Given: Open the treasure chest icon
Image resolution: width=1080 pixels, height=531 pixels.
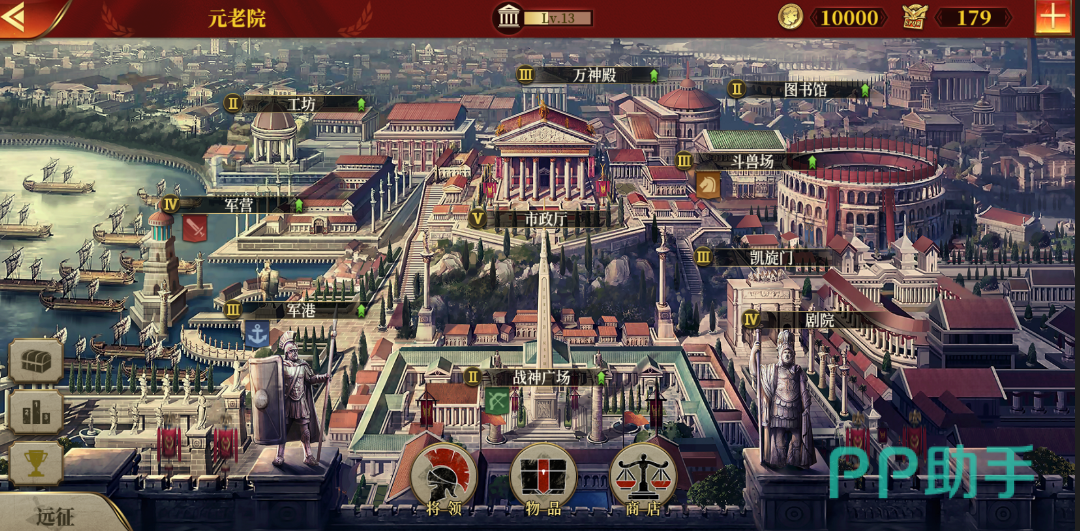Looking at the screenshot, I should pos(36,360).
